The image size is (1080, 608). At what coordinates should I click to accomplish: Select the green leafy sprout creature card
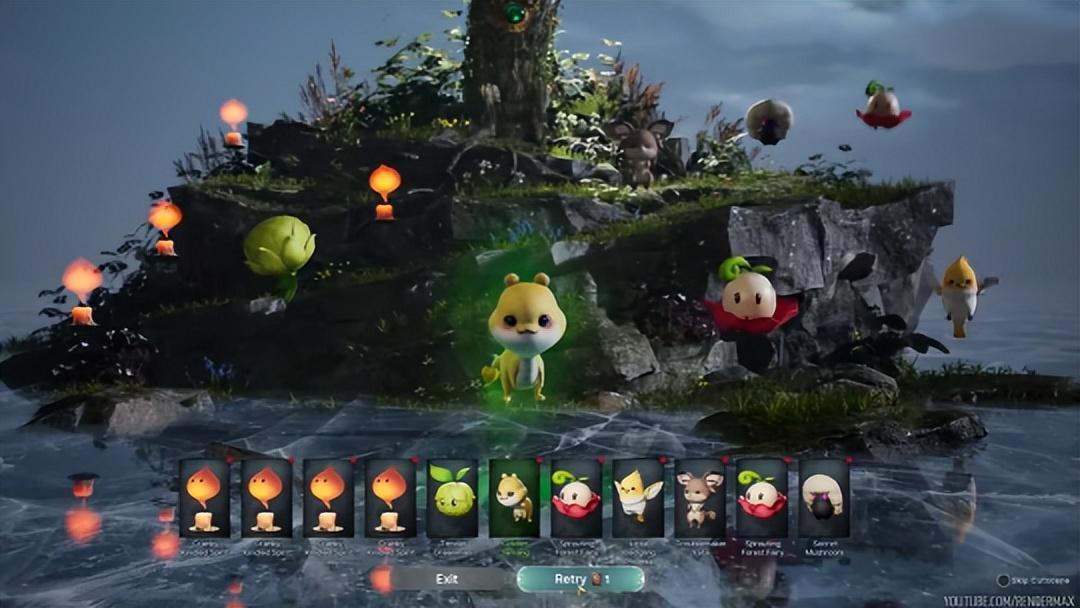[x=452, y=497]
